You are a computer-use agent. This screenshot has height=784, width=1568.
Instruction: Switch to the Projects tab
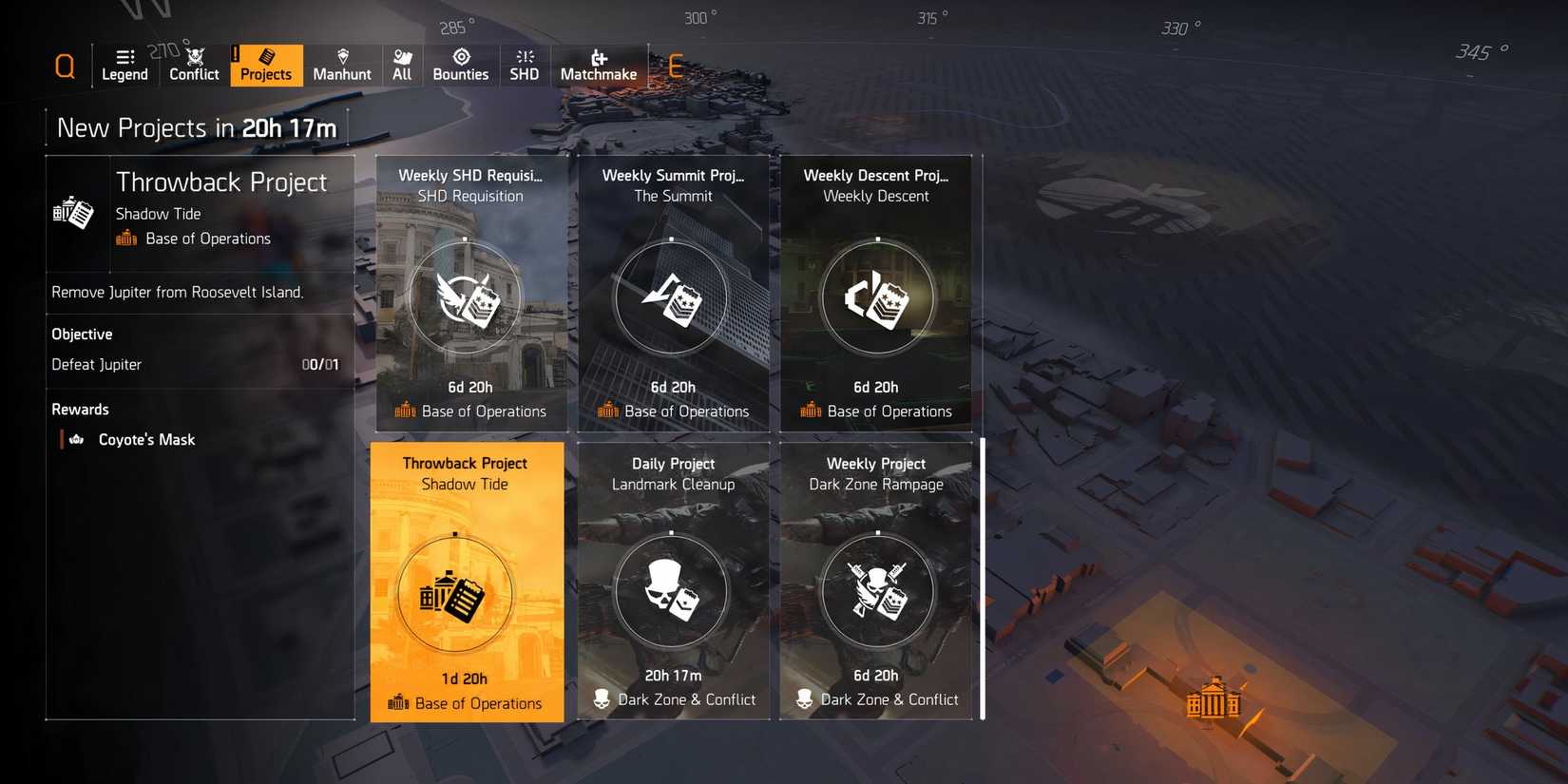265,65
